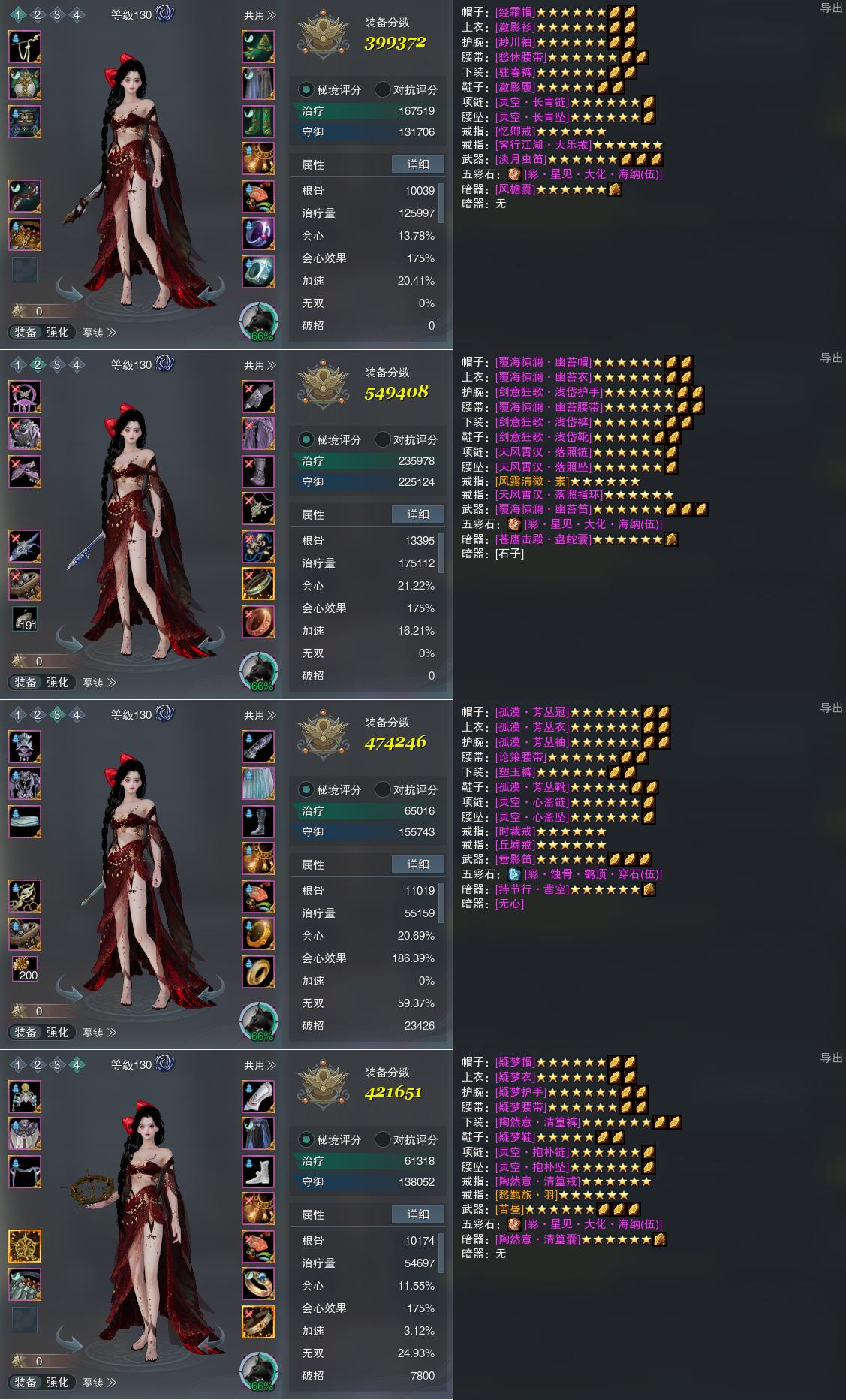The height and width of the screenshot is (1400, 846).
Task: Expand 摹铸 in the 421651-score panel
Action: [x=99, y=1383]
